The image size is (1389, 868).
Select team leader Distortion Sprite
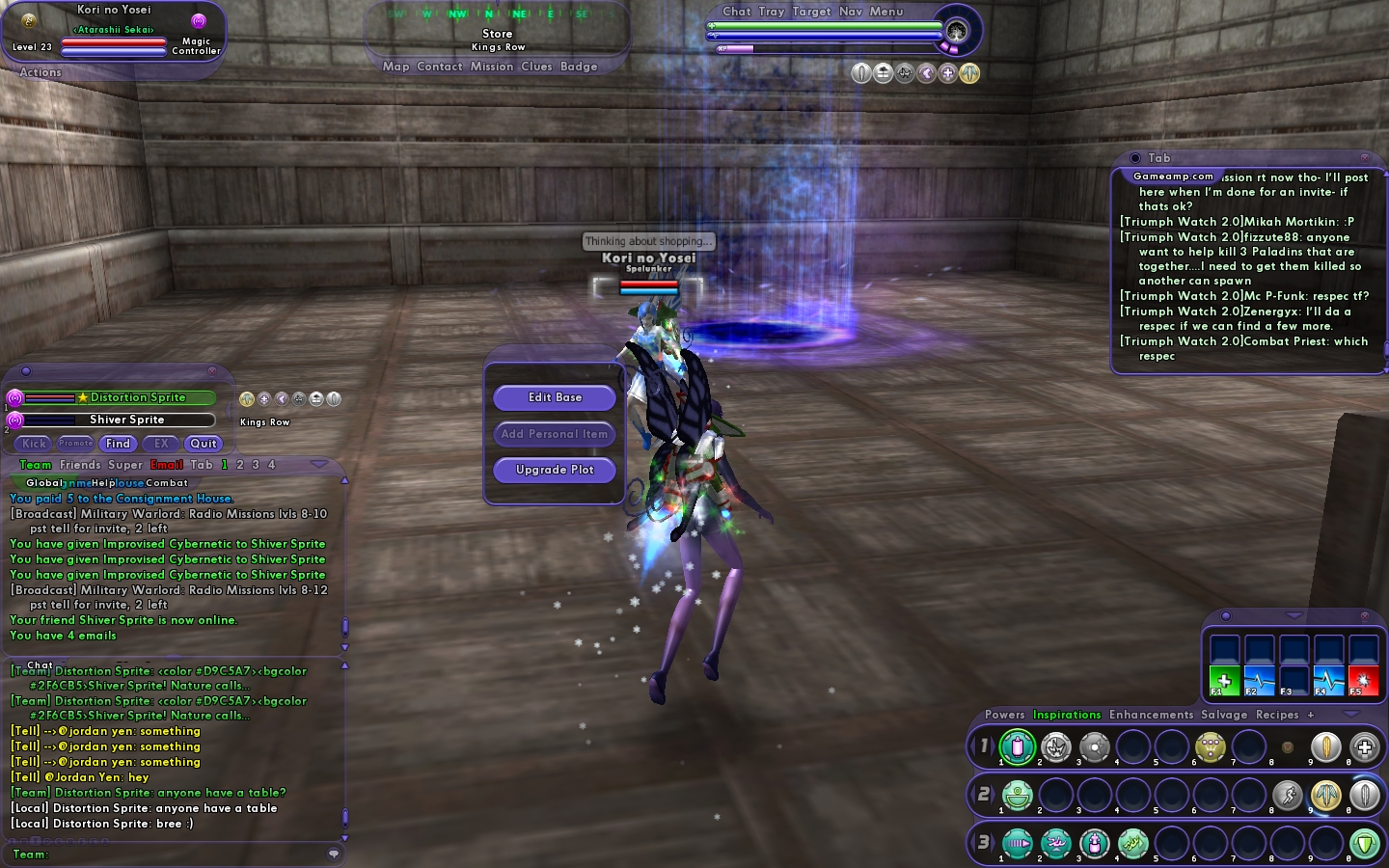(x=137, y=397)
